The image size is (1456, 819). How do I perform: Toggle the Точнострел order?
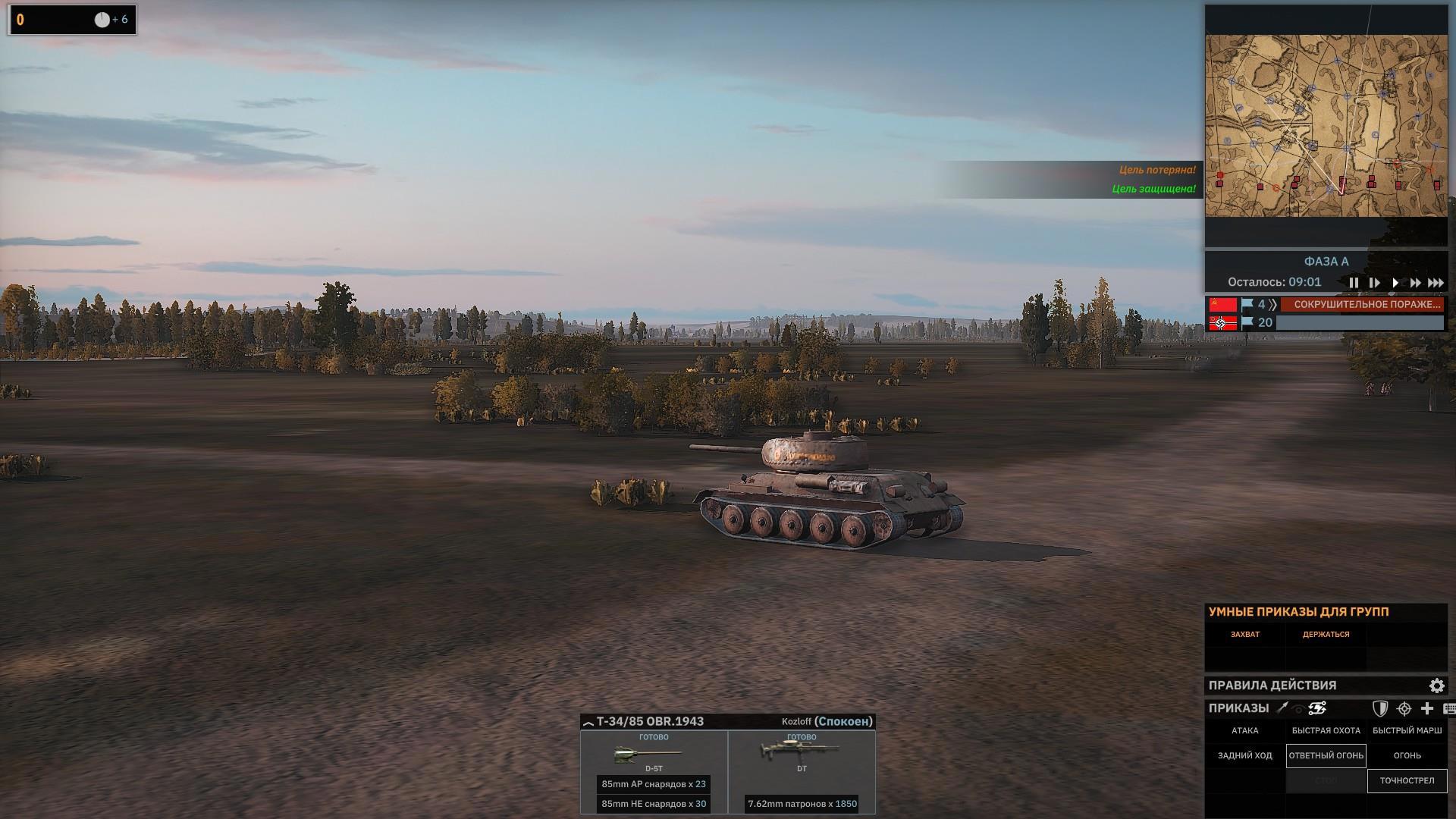(x=1407, y=781)
